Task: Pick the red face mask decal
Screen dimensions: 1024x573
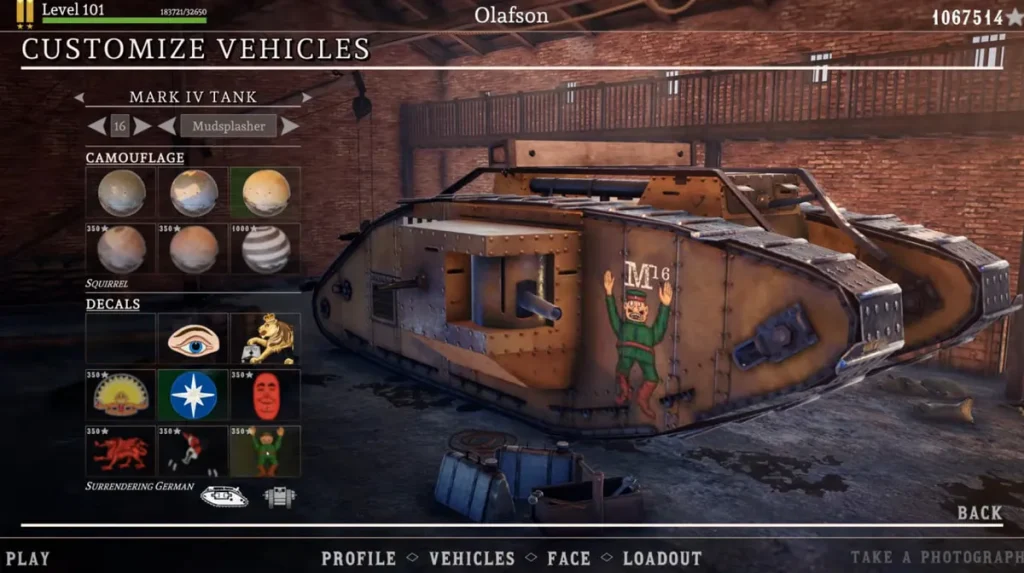Action: (265, 395)
